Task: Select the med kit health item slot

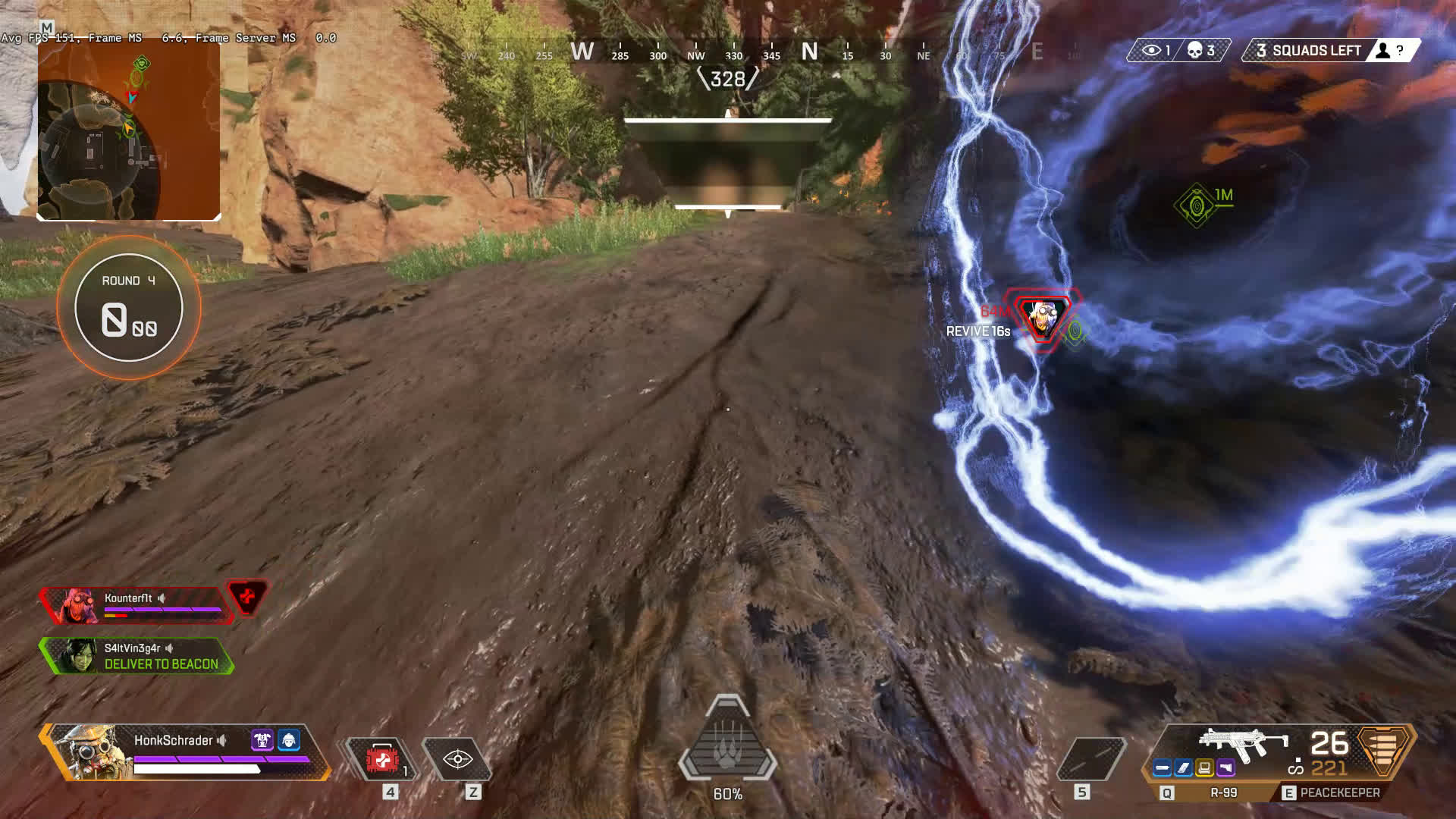Action: point(381,759)
